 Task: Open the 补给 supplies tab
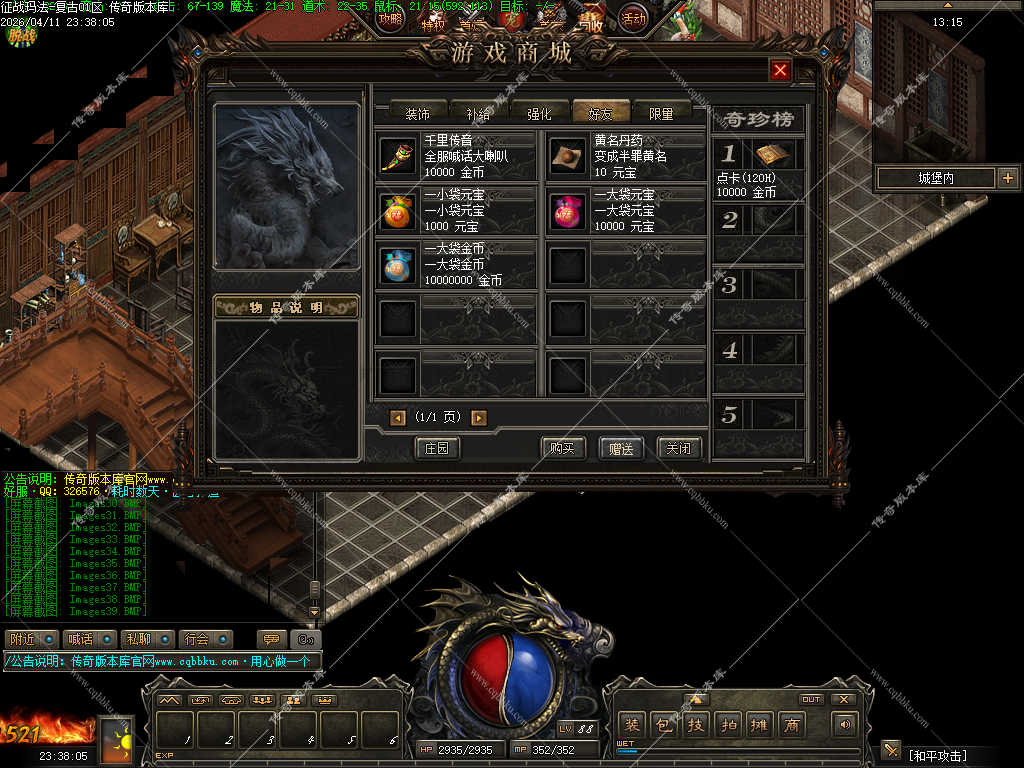[x=478, y=113]
